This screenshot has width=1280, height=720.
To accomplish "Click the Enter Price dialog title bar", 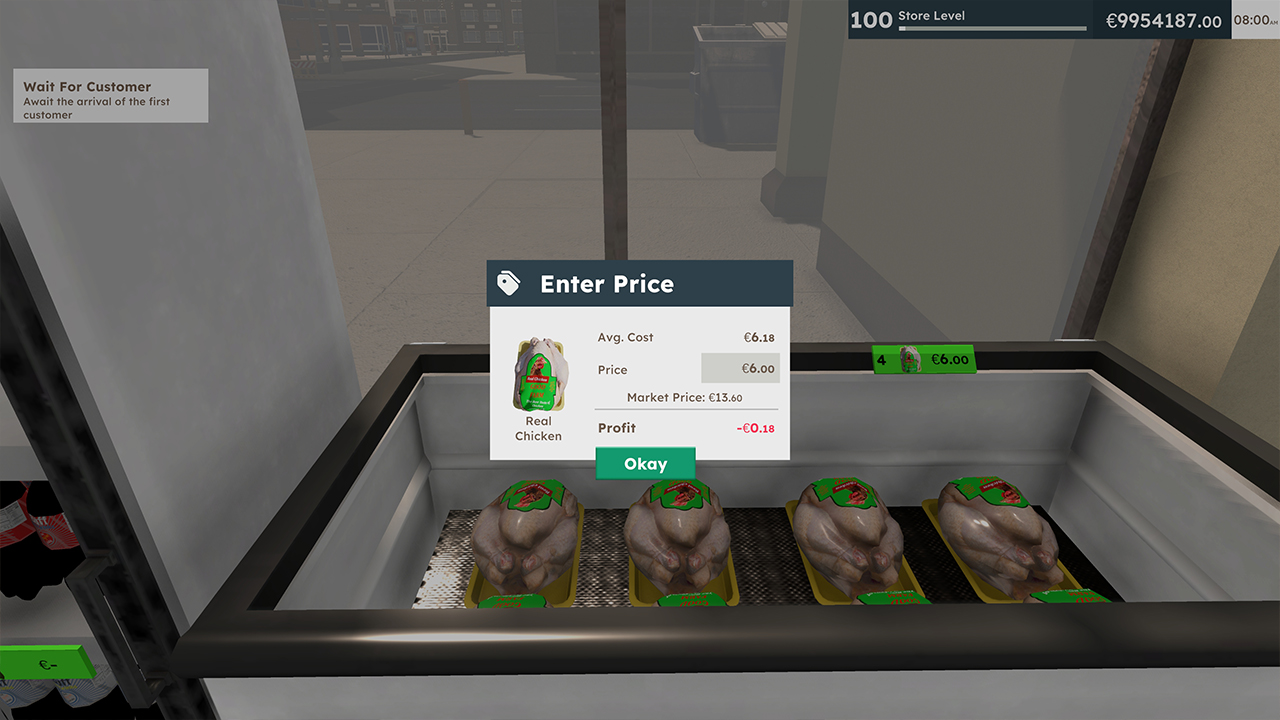I will click(640, 283).
